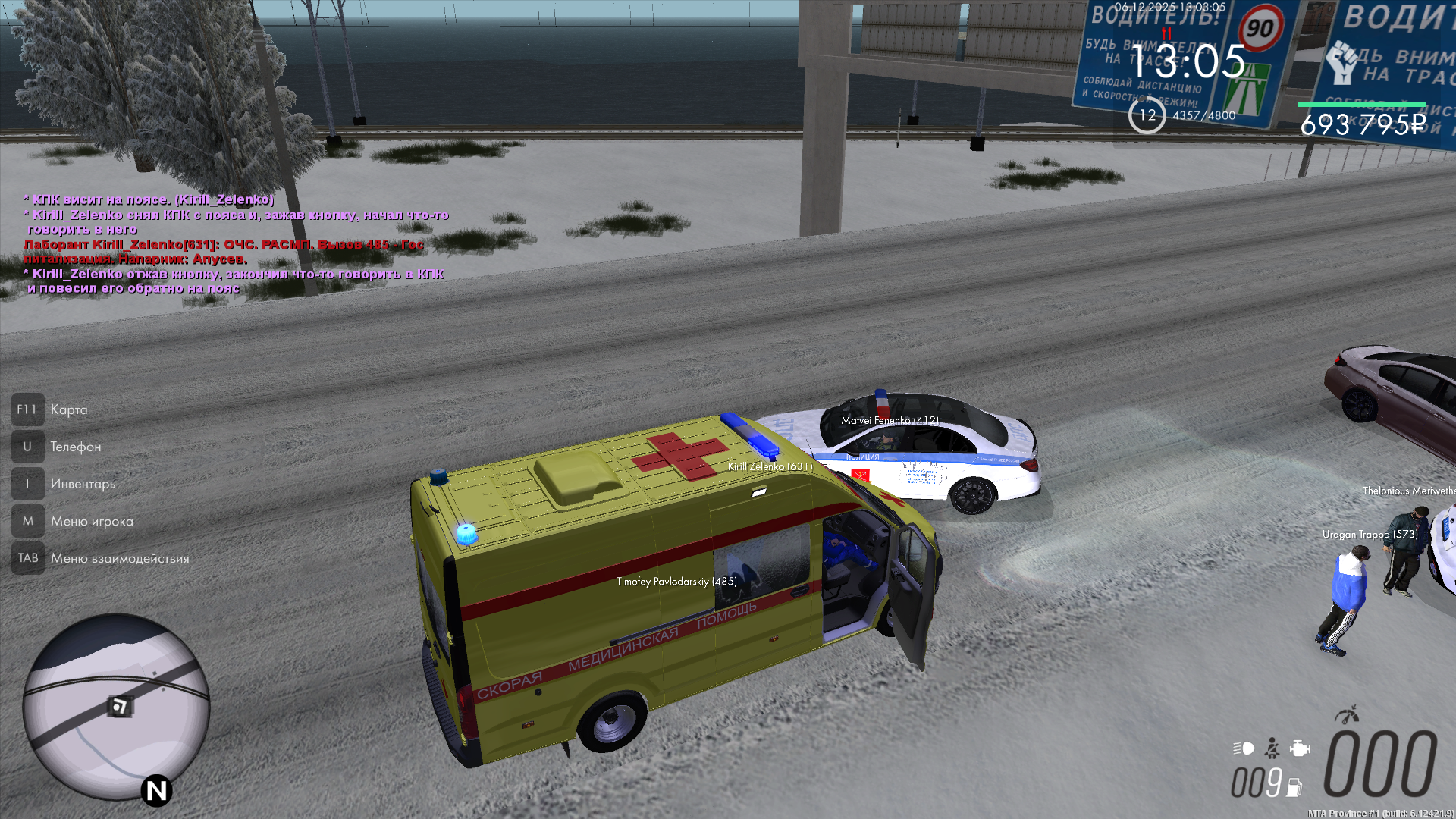Click the seatbelt indicator icon
The width and height of the screenshot is (1456, 819).
[1272, 748]
